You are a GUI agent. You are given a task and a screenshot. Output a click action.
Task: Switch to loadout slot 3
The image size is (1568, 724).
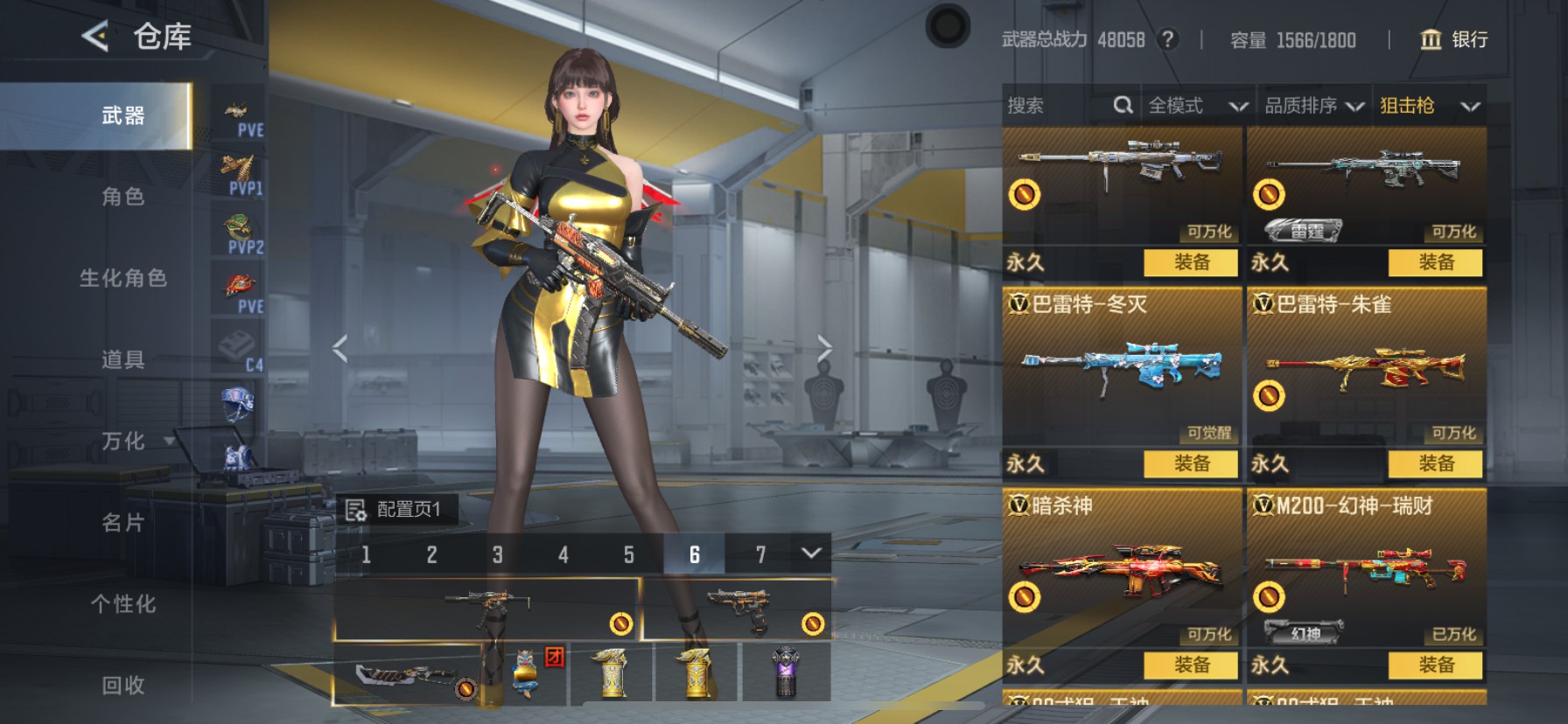pyautogui.click(x=497, y=554)
